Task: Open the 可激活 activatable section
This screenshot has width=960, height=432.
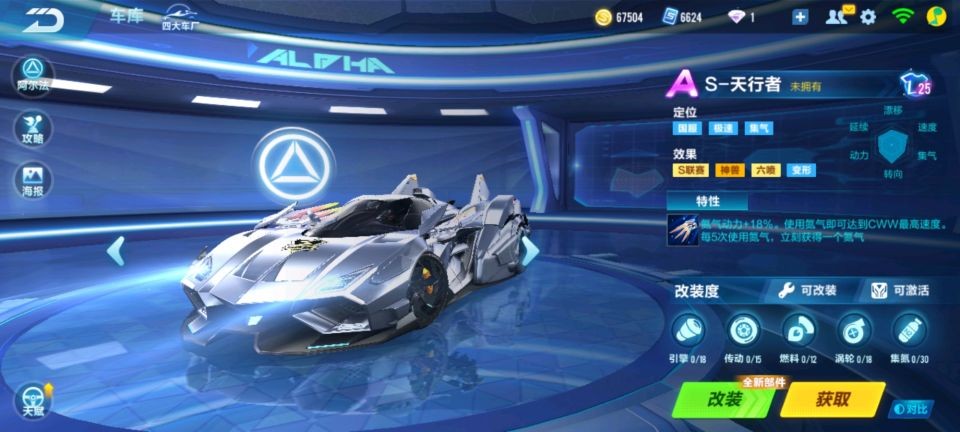Action: point(899,291)
